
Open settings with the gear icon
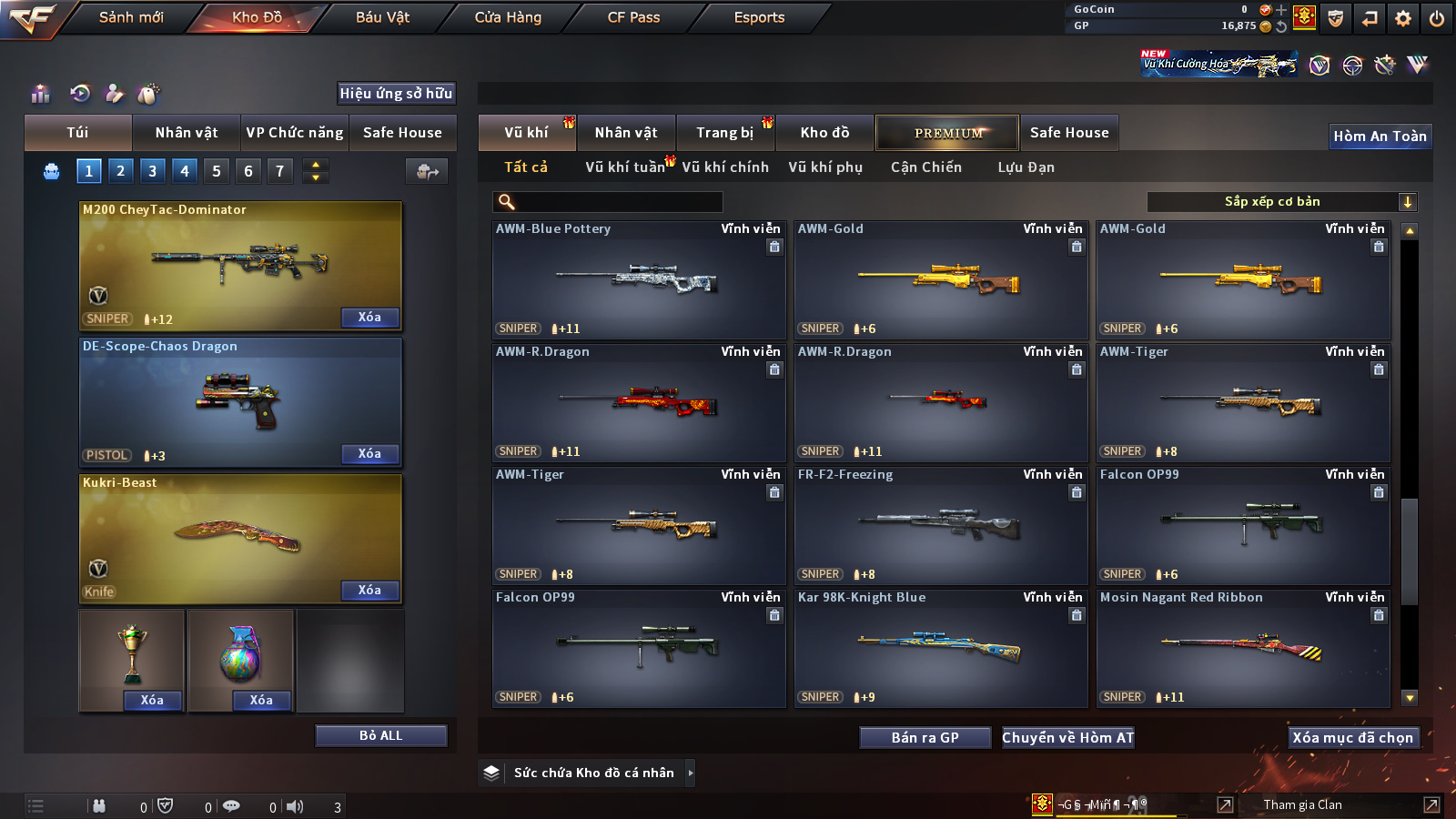tap(1402, 18)
